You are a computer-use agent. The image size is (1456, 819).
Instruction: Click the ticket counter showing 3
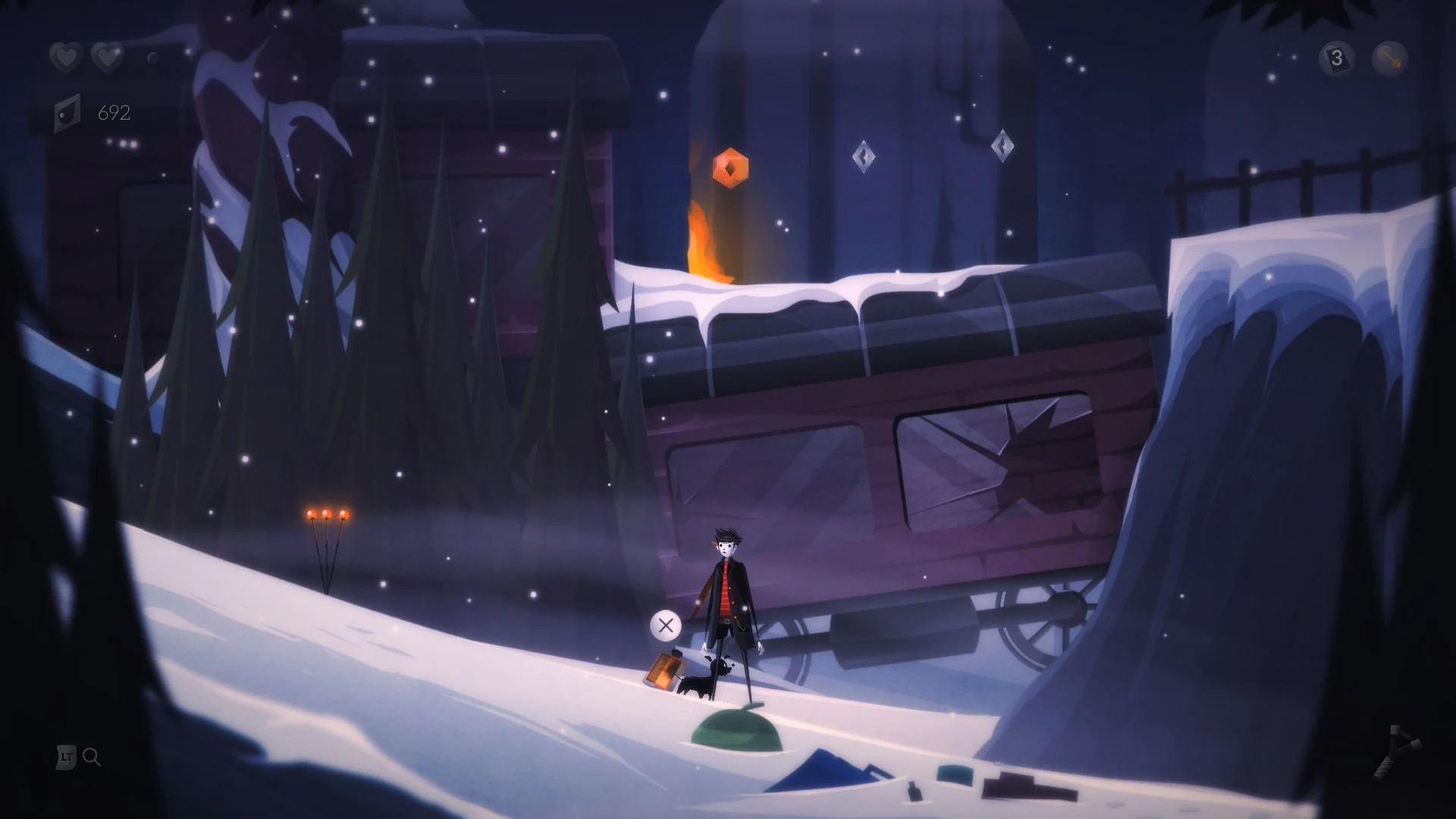click(1337, 55)
